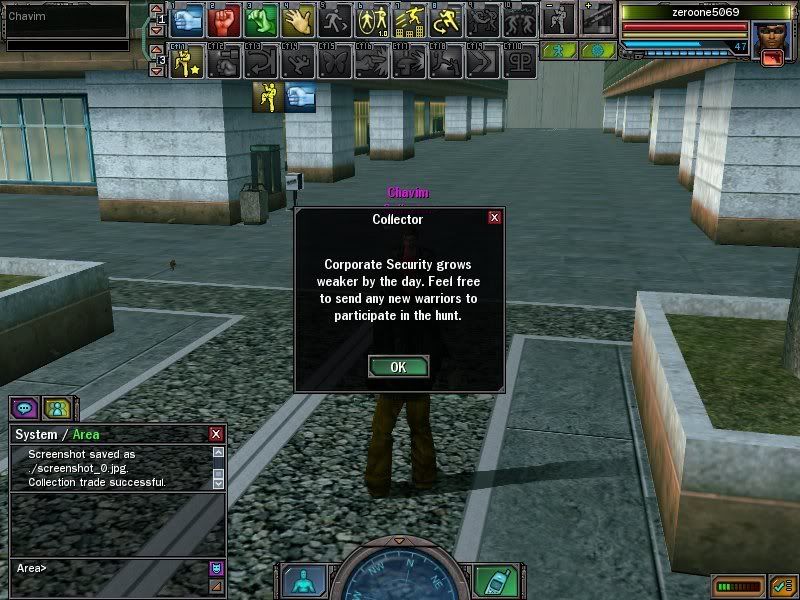Close the System / Area chat window
800x600 pixels.
click(x=216, y=434)
